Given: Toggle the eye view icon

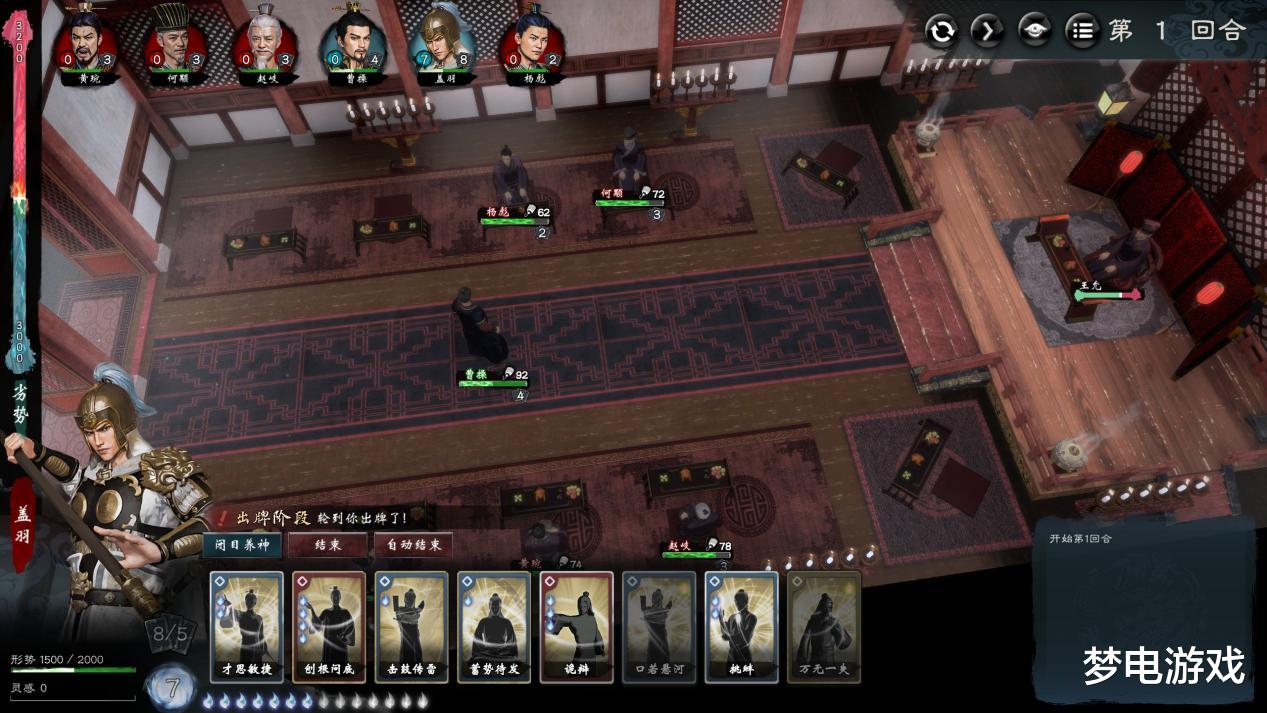Looking at the screenshot, I should (x=1035, y=31).
